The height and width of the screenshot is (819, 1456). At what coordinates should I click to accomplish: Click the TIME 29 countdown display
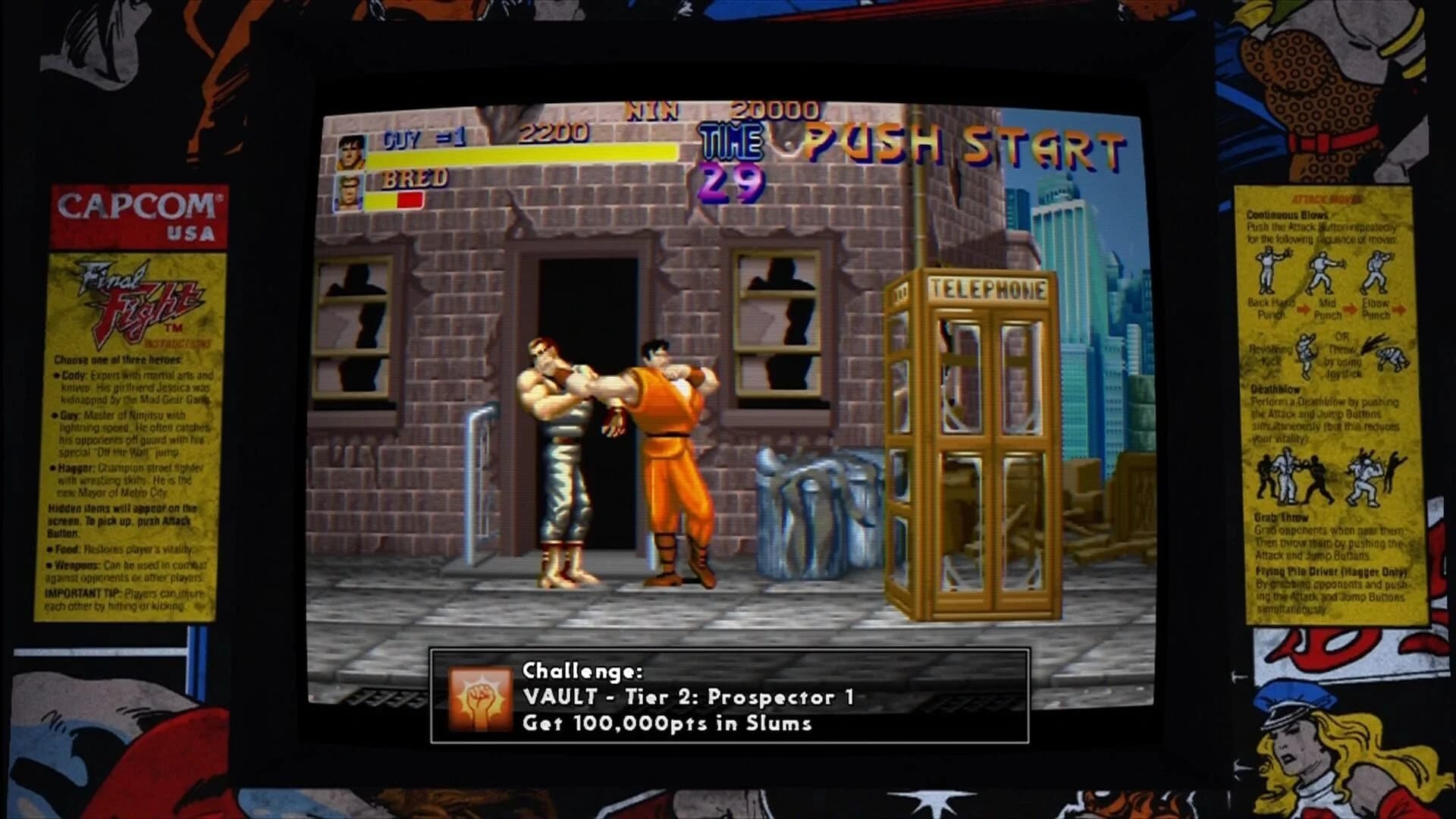(x=734, y=159)
